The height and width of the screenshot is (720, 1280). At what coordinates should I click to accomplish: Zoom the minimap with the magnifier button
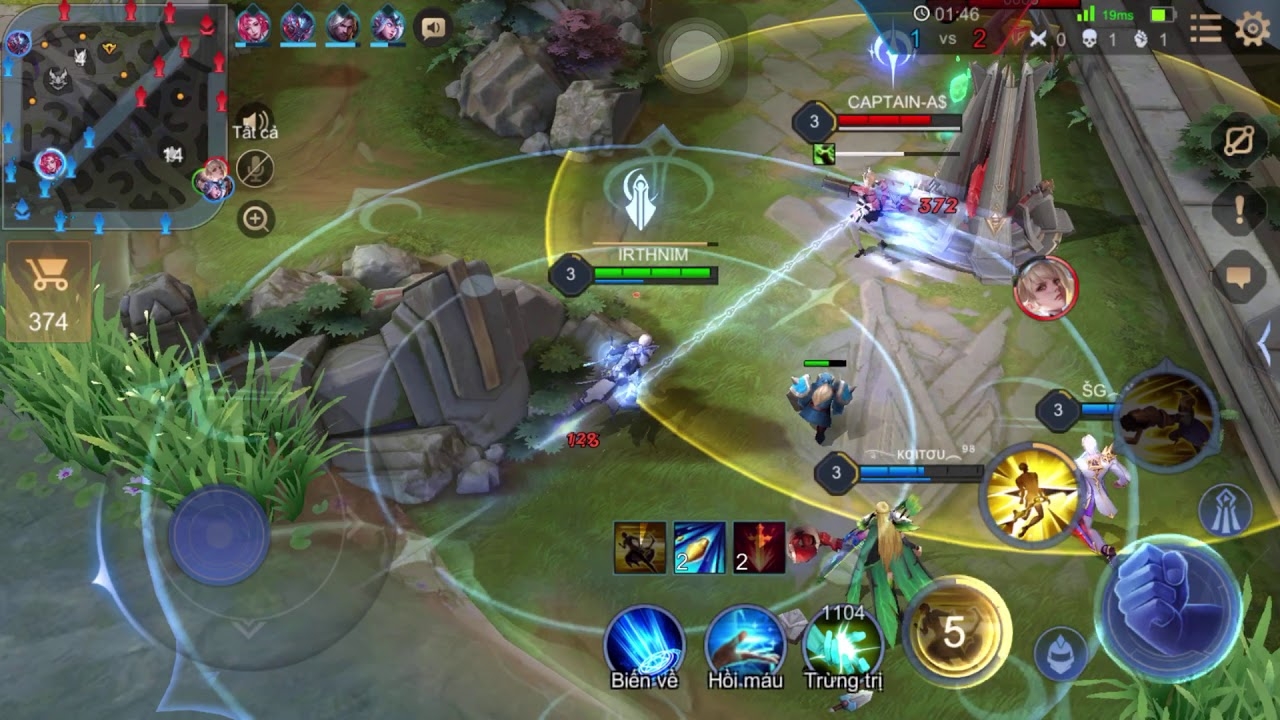[x=256, y=219]
